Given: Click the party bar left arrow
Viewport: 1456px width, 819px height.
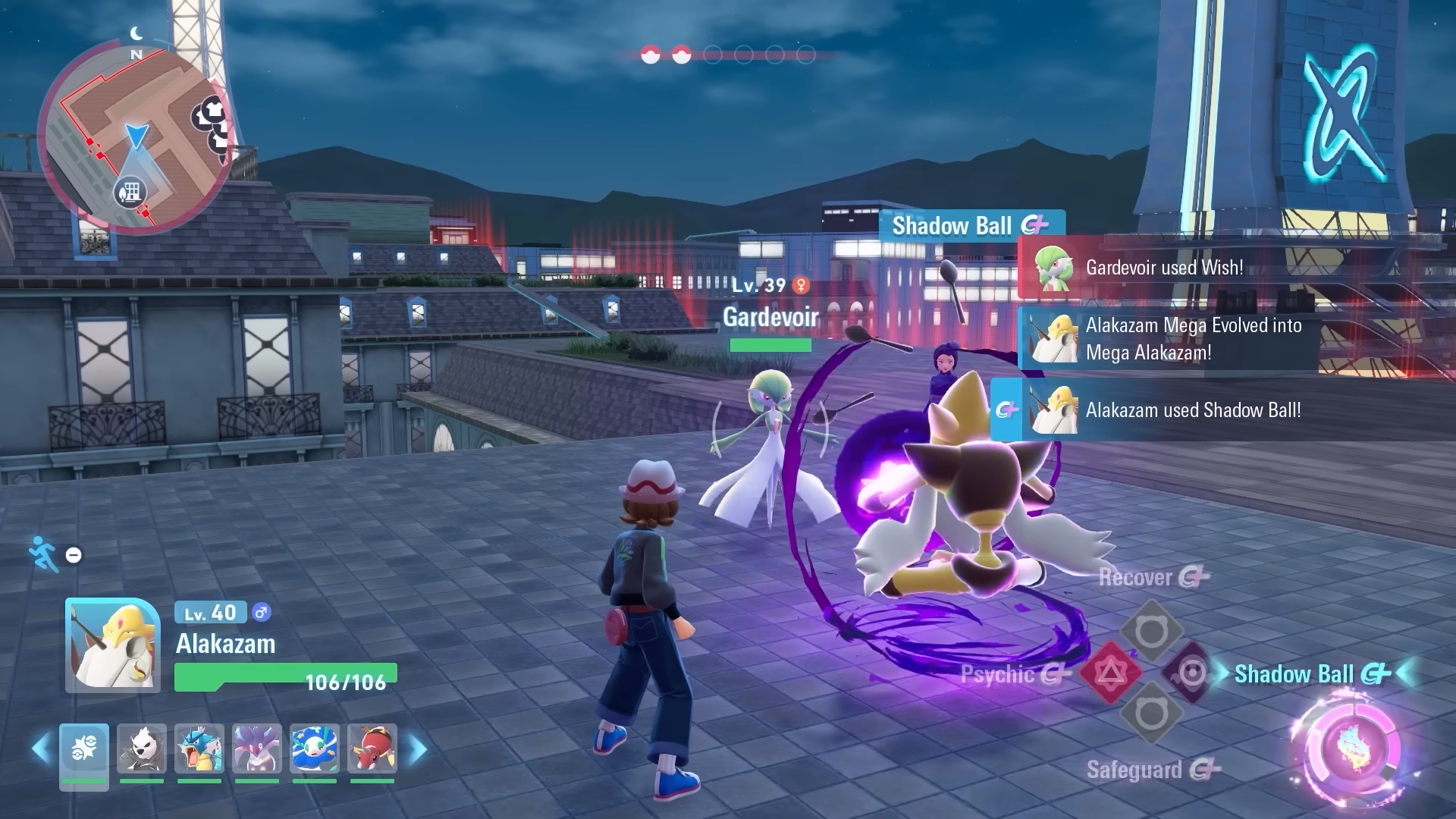Looking at the screenshot, I should coord(42,749).
